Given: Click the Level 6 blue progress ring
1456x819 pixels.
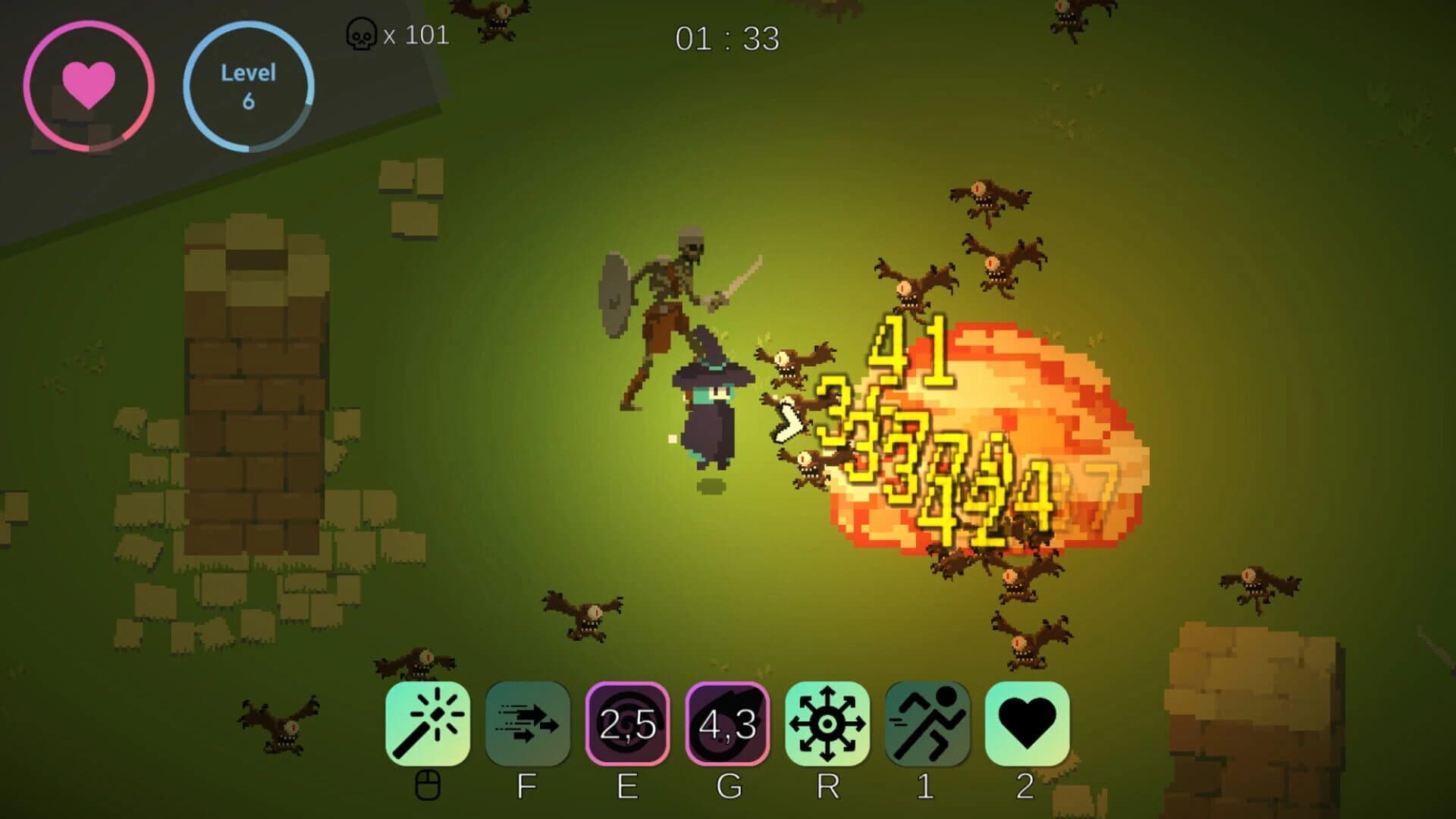Looking at the screenshot, I should click(x=250, y=86).
